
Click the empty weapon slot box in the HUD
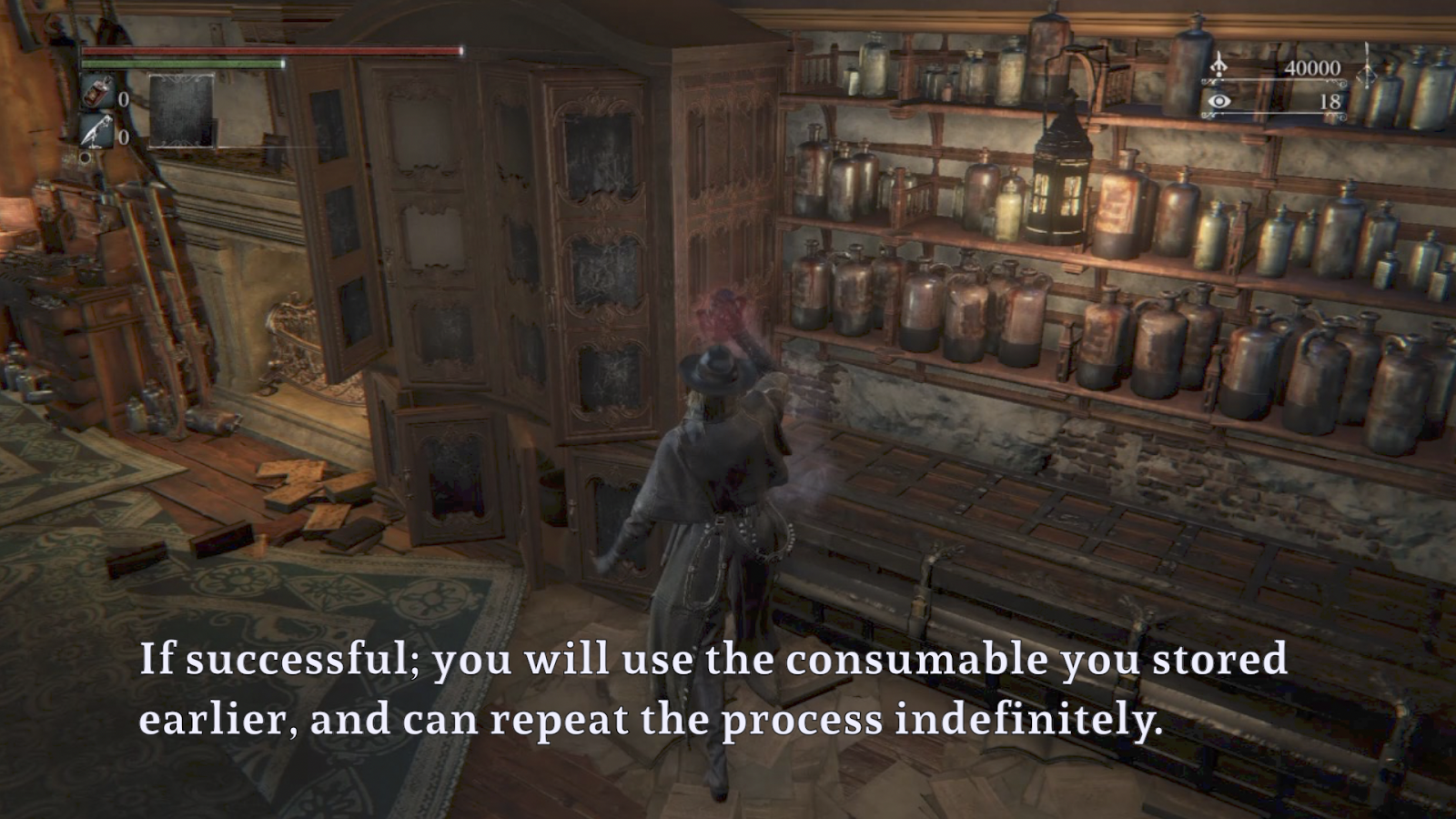181,111
